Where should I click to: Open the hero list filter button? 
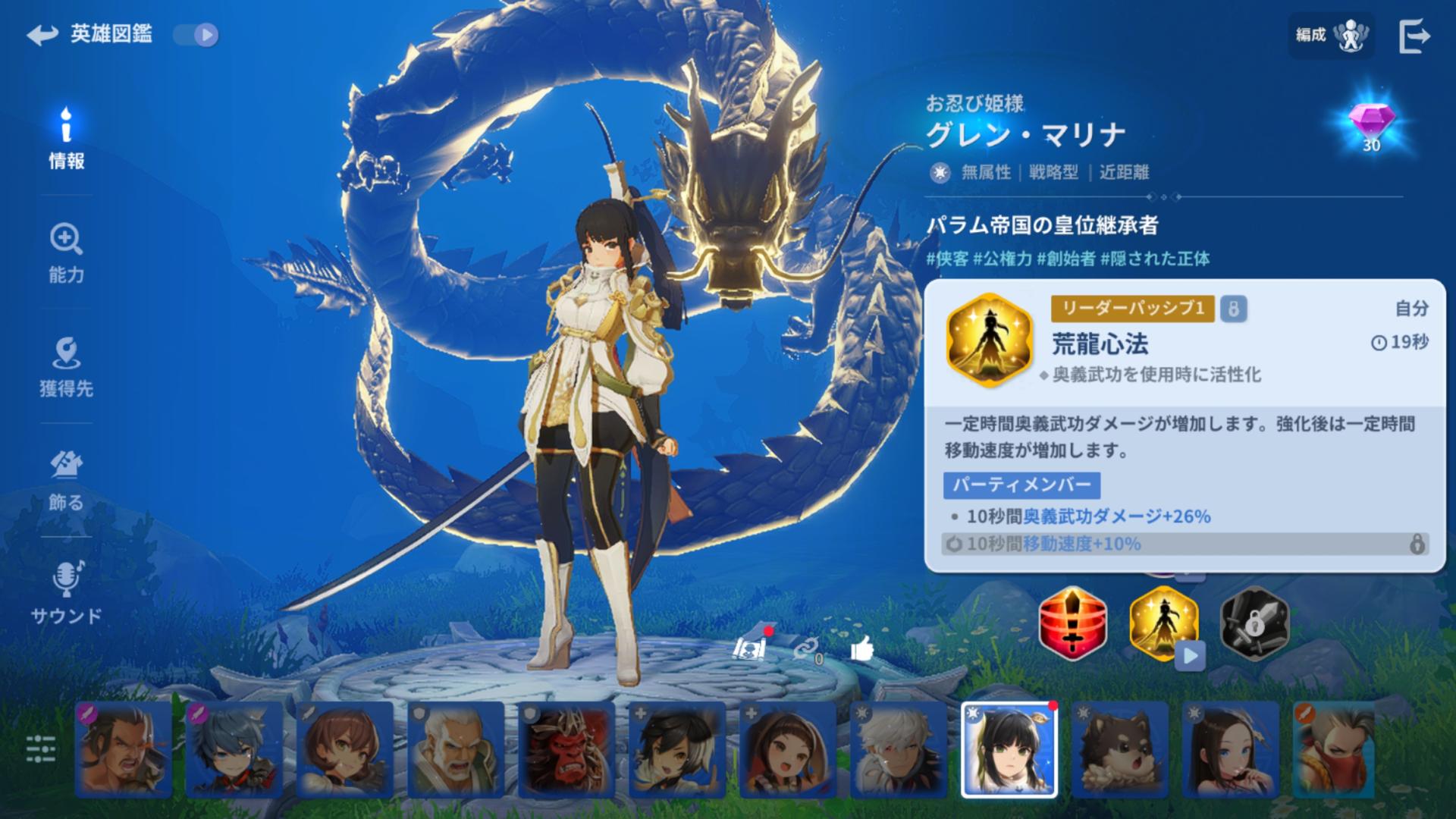coord(41,748)
